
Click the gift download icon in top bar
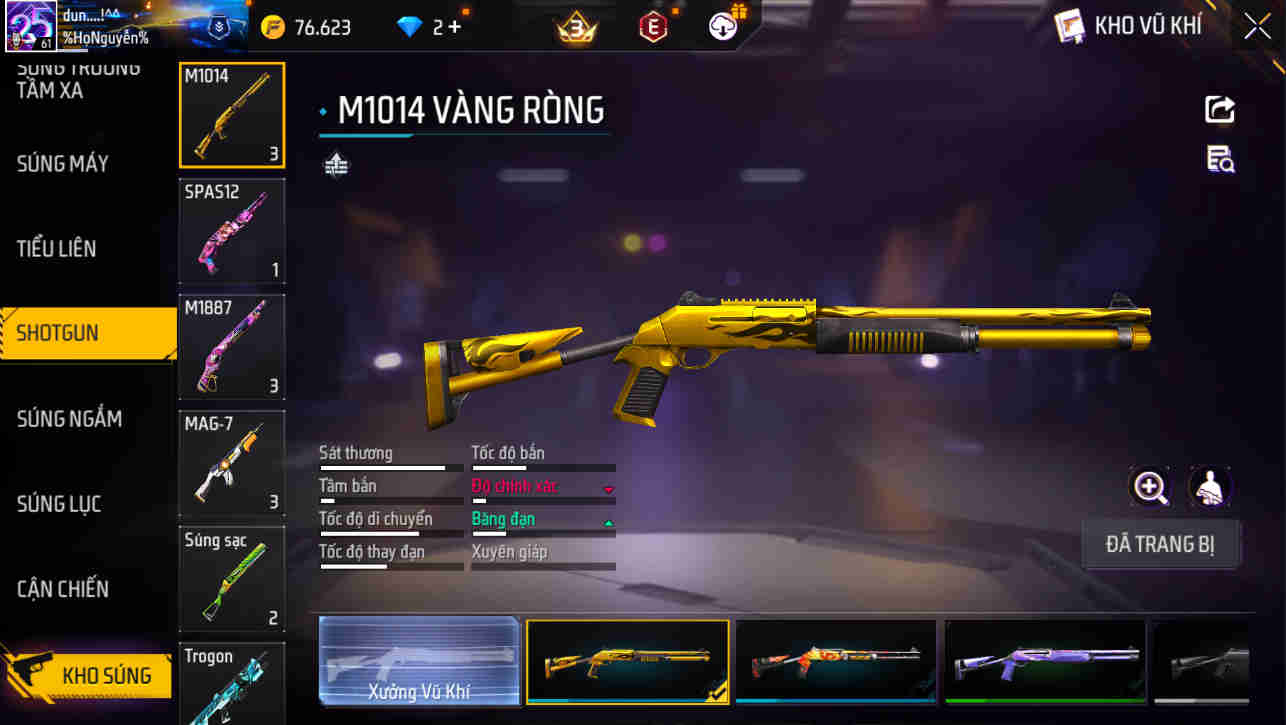tap(724, 27)
